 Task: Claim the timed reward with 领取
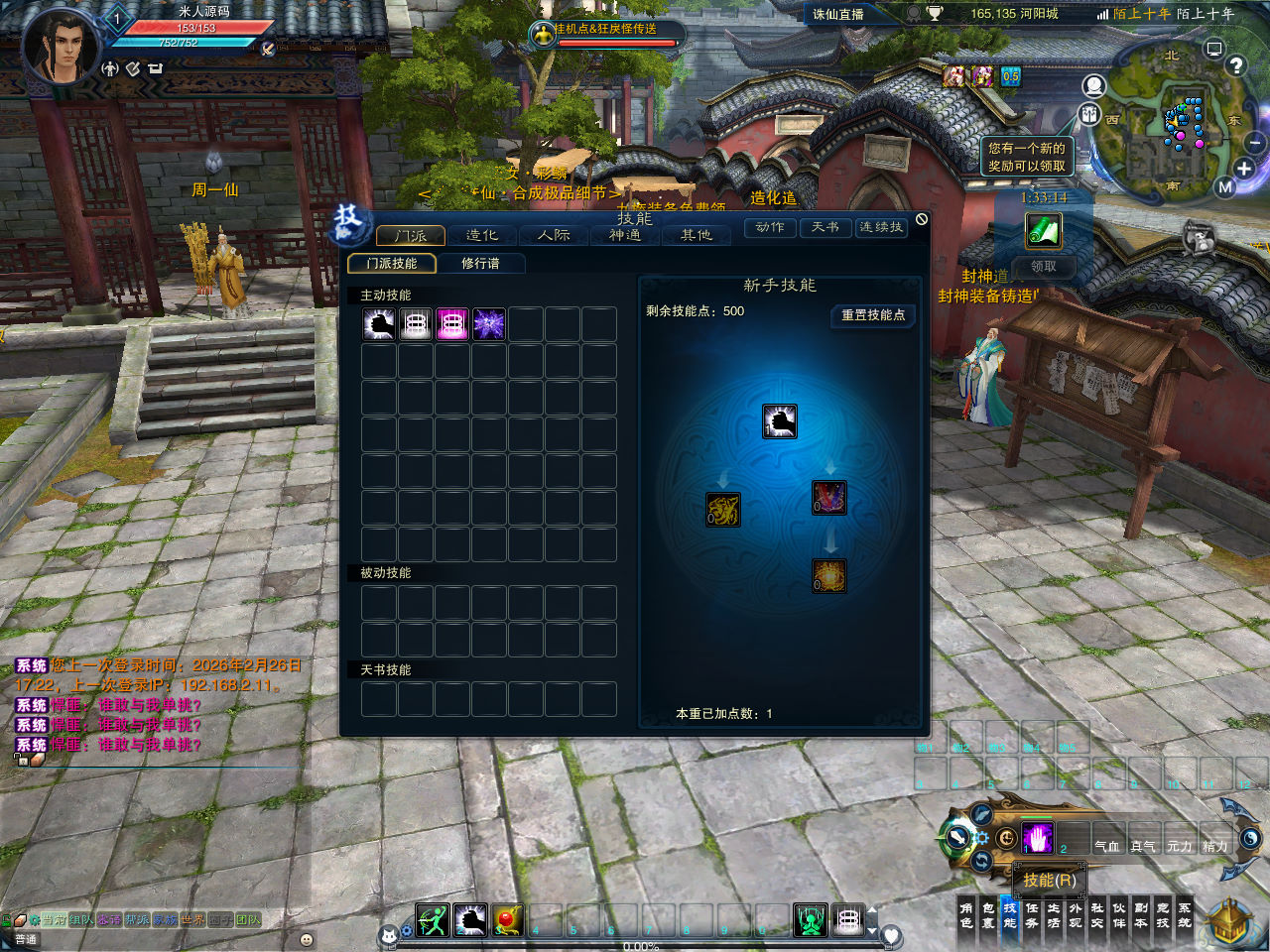1043,266
